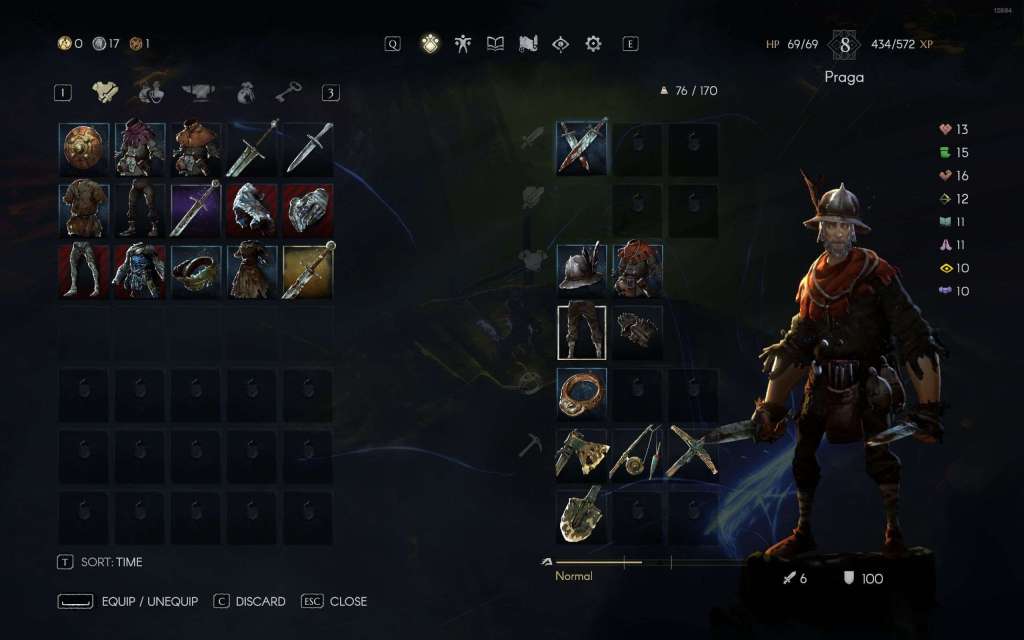Select the blue chest armor item

[140, 271]
